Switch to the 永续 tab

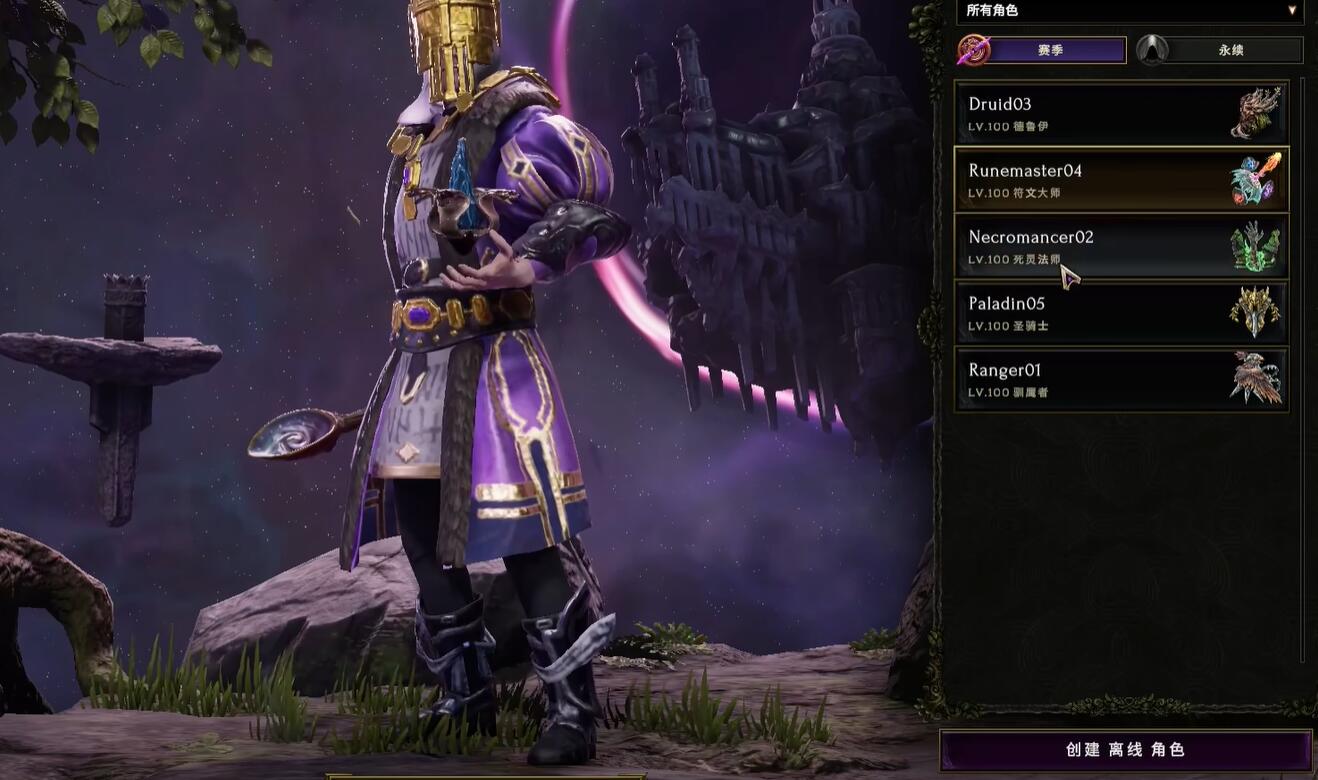tap(1230, 50)
